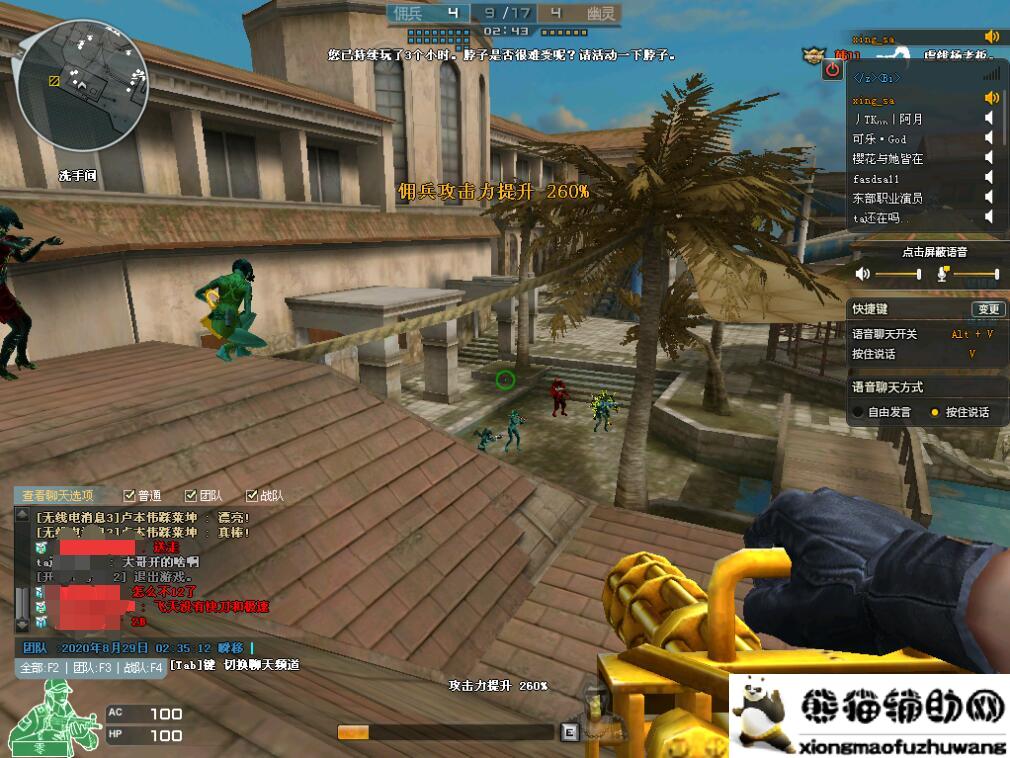Toggle voice for player 可乐·God
Viewport: 1010px width, 758px height.
[x=988, y=139]
